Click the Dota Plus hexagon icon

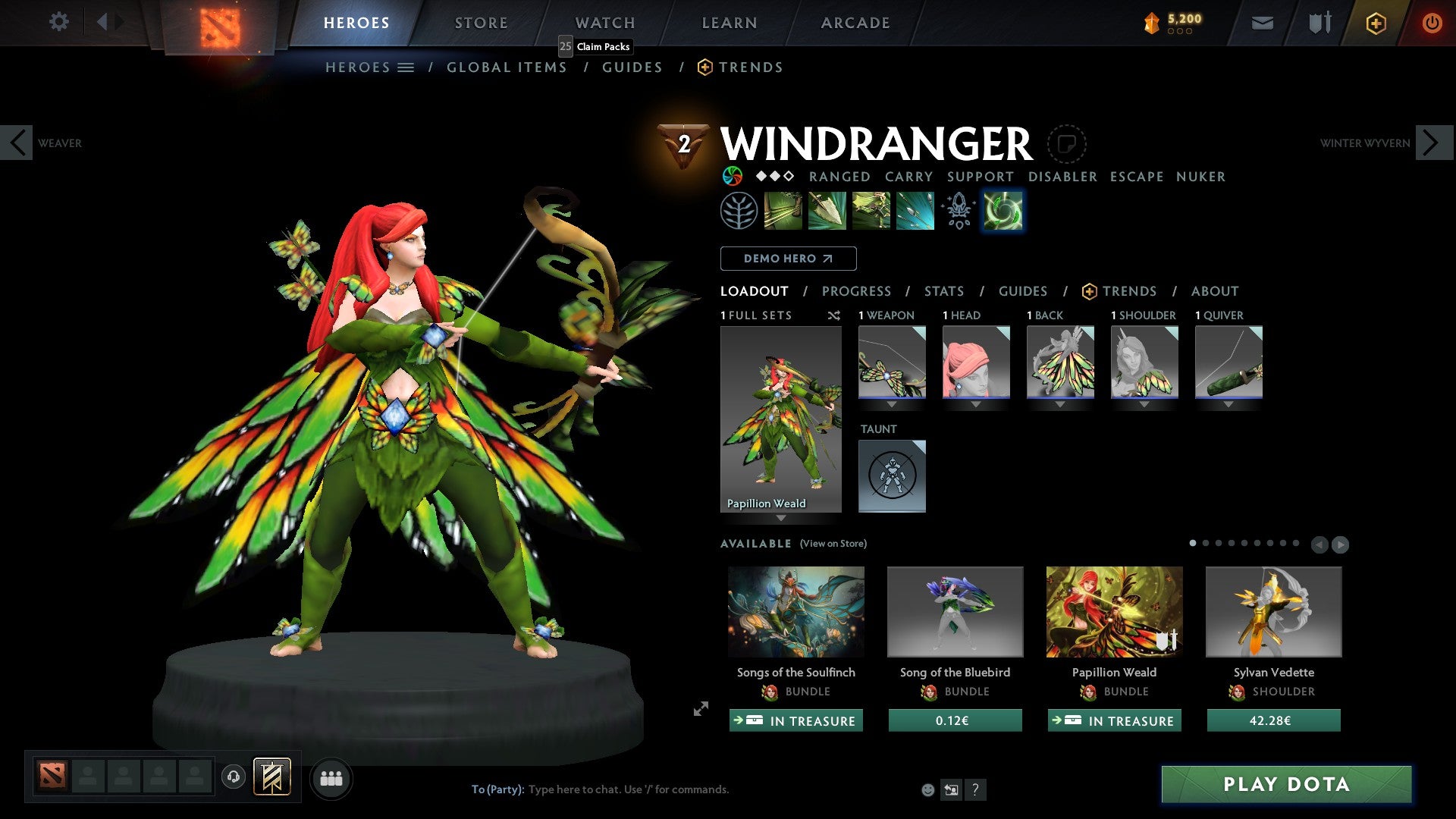tap(1375, 23)
